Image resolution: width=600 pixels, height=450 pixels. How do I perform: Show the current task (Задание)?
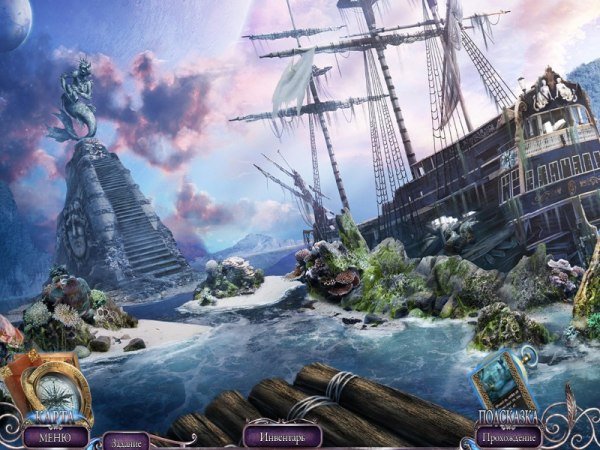click(125, 440)
